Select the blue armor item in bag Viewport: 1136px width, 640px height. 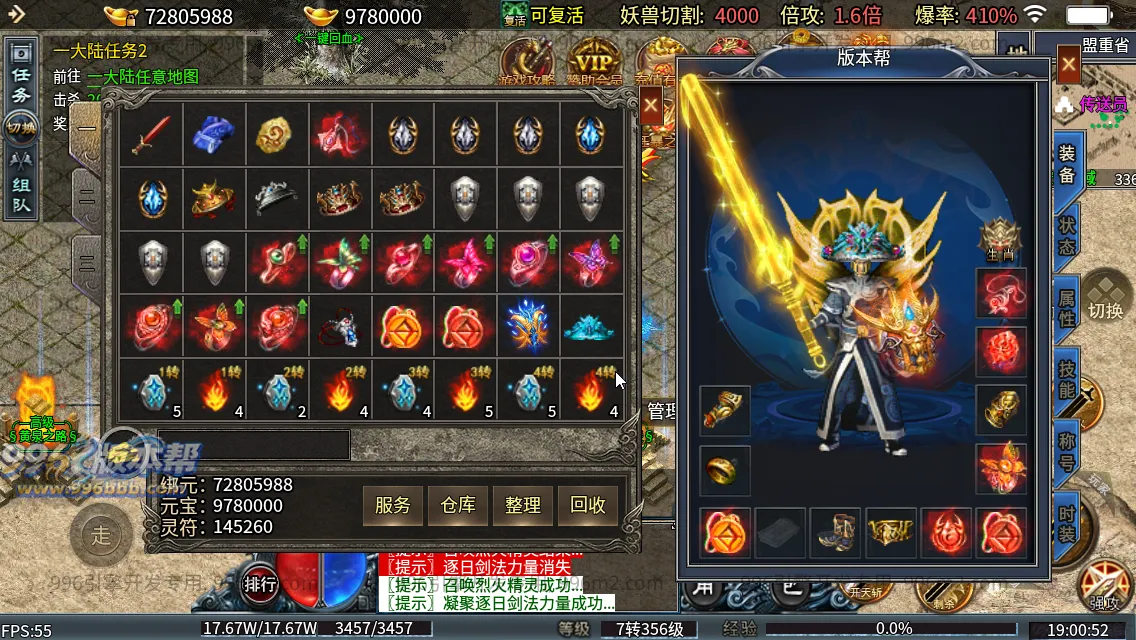[214, 135]
